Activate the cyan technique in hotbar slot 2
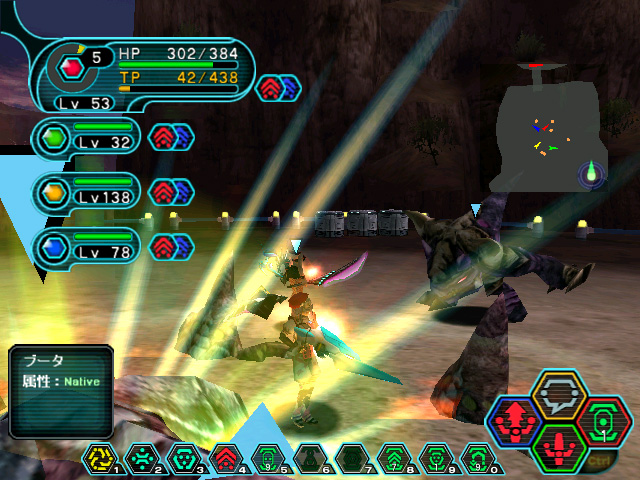Screen dimensions: 640x480 tap(142, 458)
